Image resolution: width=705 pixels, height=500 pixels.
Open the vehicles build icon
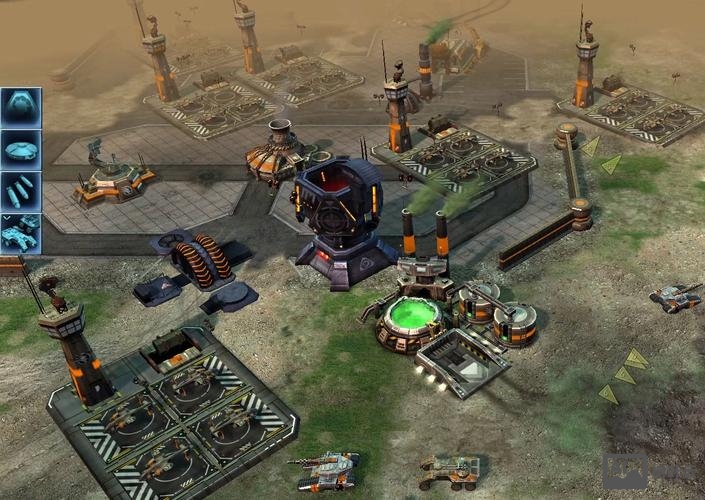click(x=20, y=233)
